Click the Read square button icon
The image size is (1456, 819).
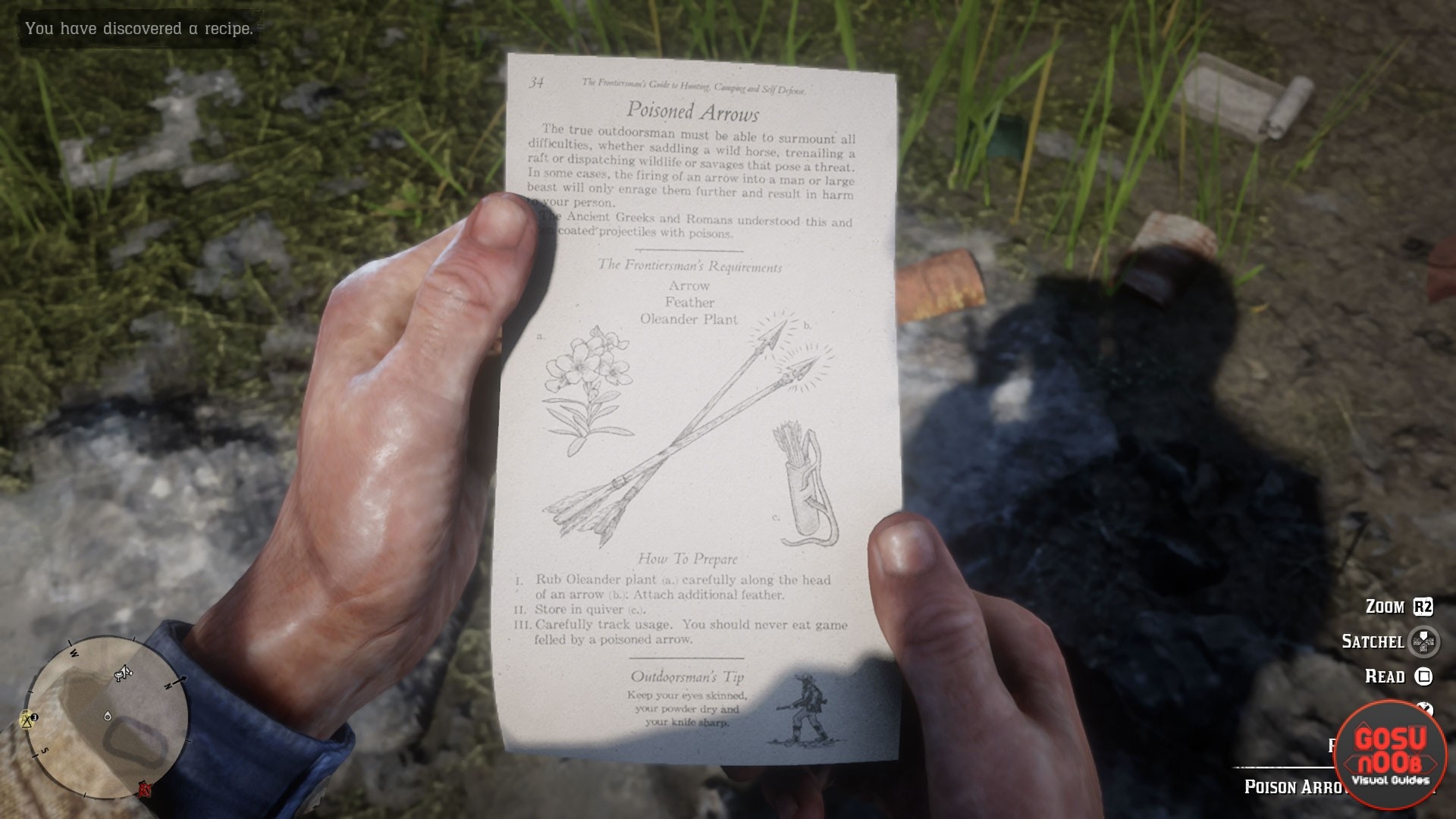coord(1423,677)
